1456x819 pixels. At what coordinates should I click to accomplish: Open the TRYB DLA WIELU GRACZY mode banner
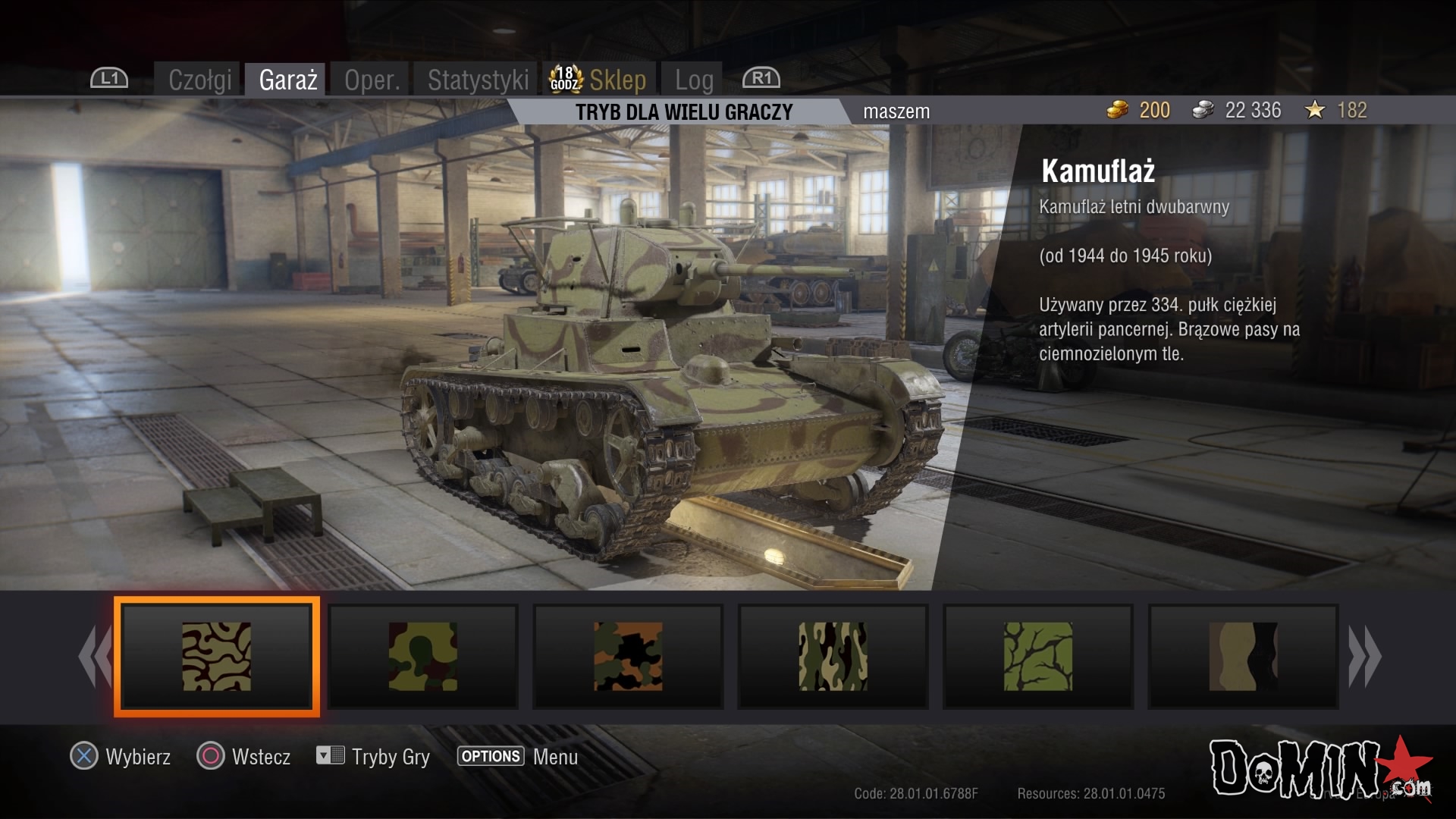coord(683,112)
